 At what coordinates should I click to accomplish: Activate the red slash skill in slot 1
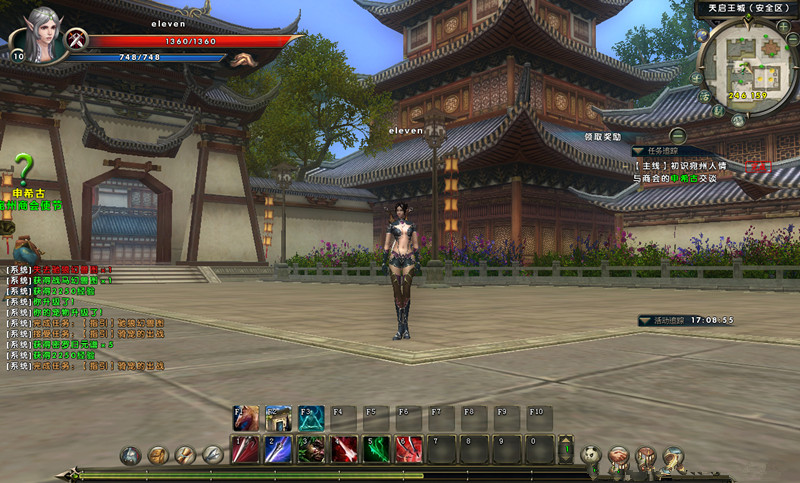coord(246,449)
